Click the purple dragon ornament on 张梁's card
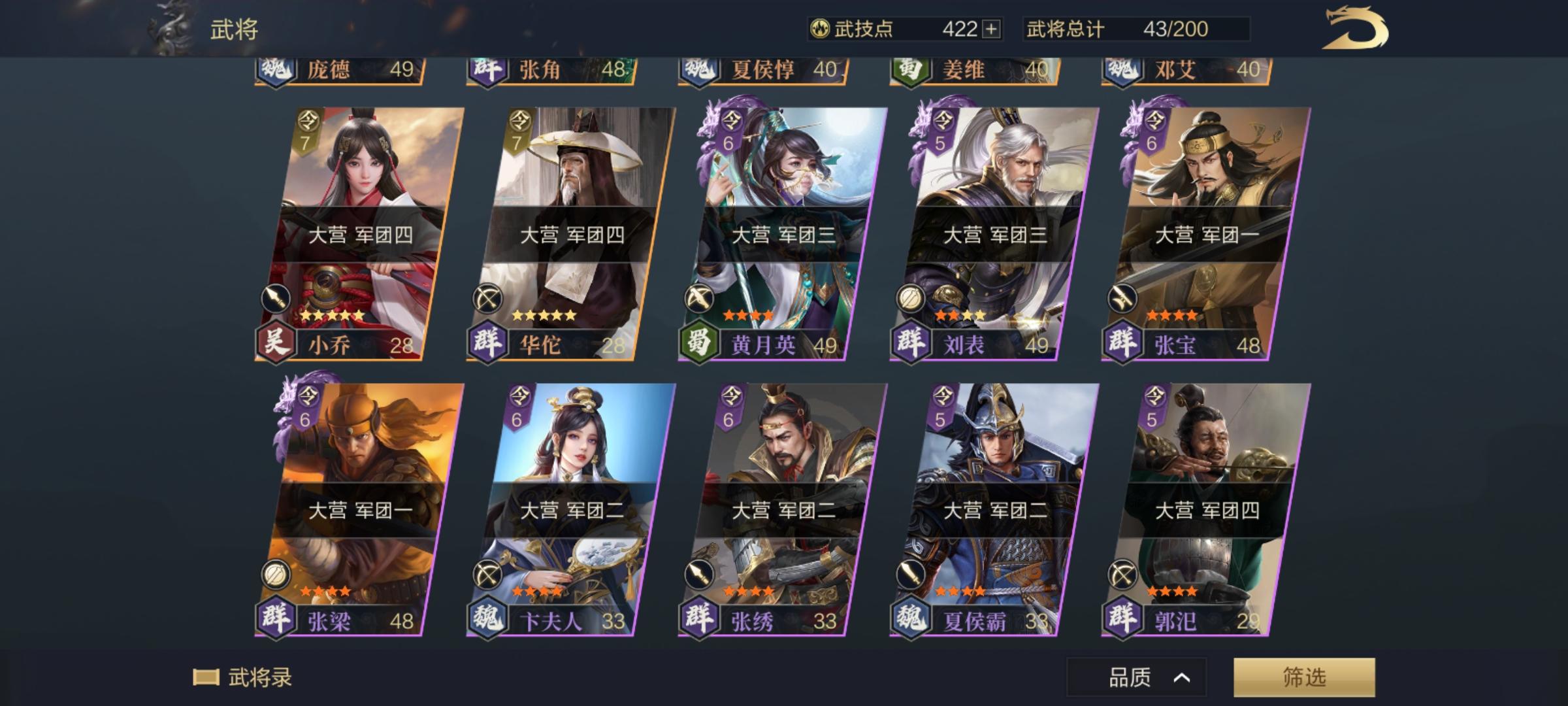 pyautogui.click(x=282, y=405)
